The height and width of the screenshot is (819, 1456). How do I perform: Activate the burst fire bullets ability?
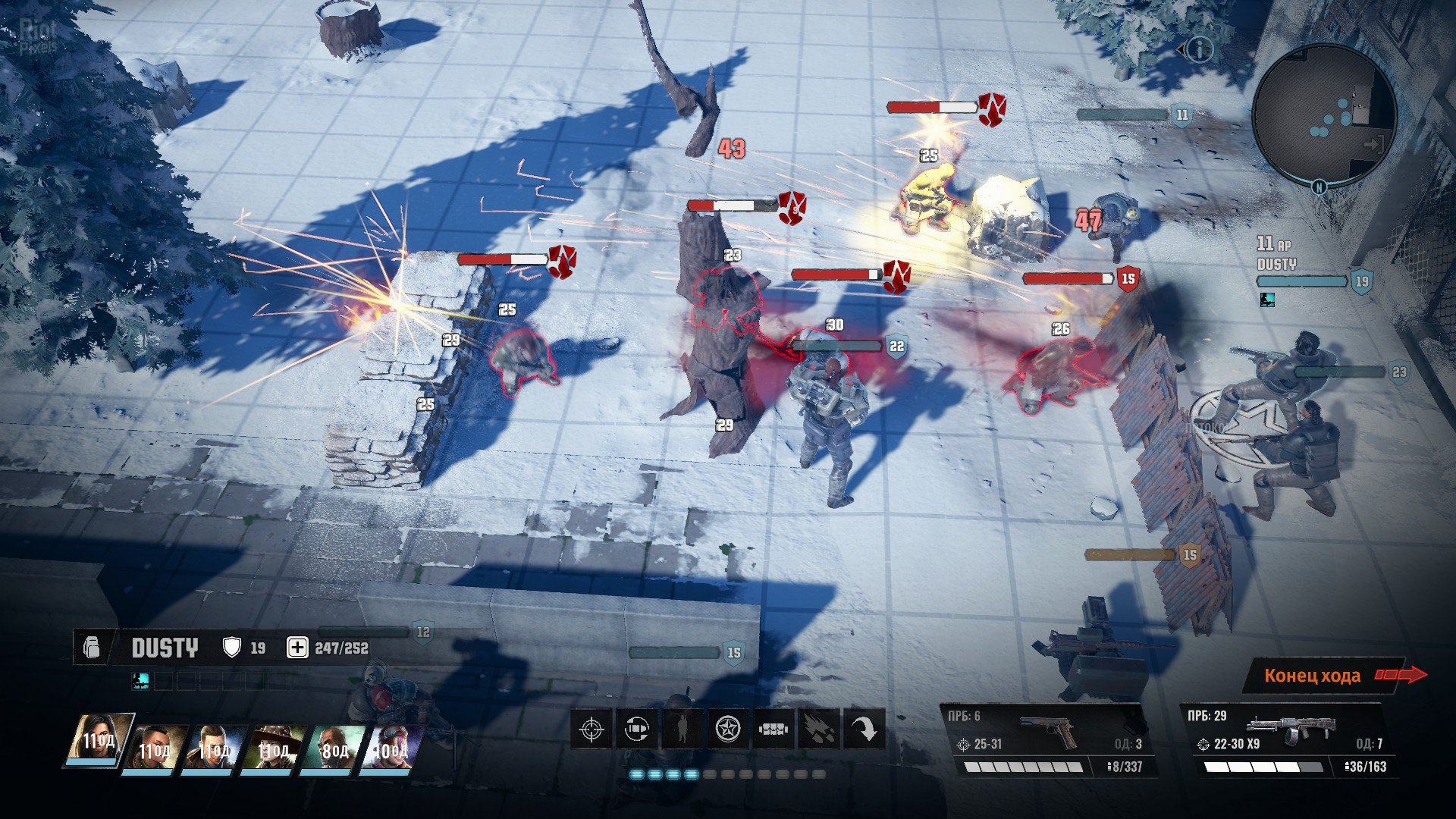(818, 730)
